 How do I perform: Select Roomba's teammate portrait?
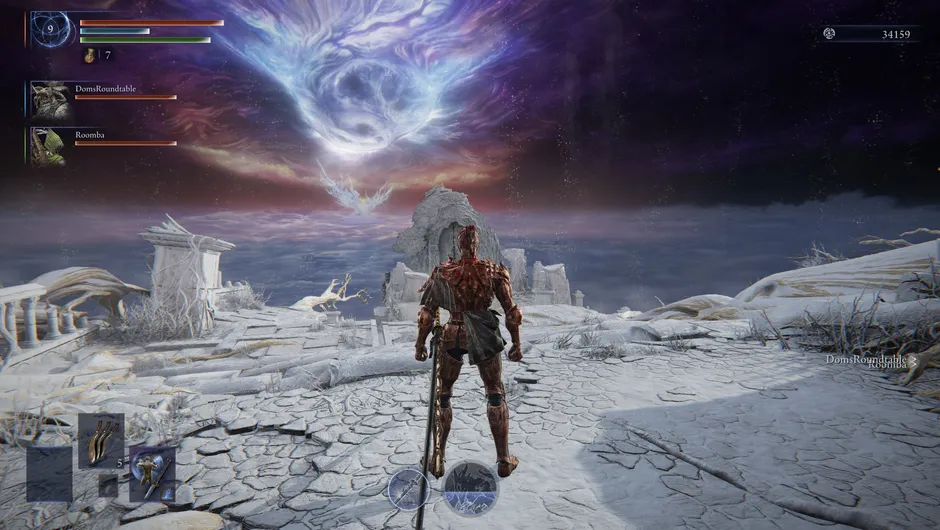tap(48, 145)
